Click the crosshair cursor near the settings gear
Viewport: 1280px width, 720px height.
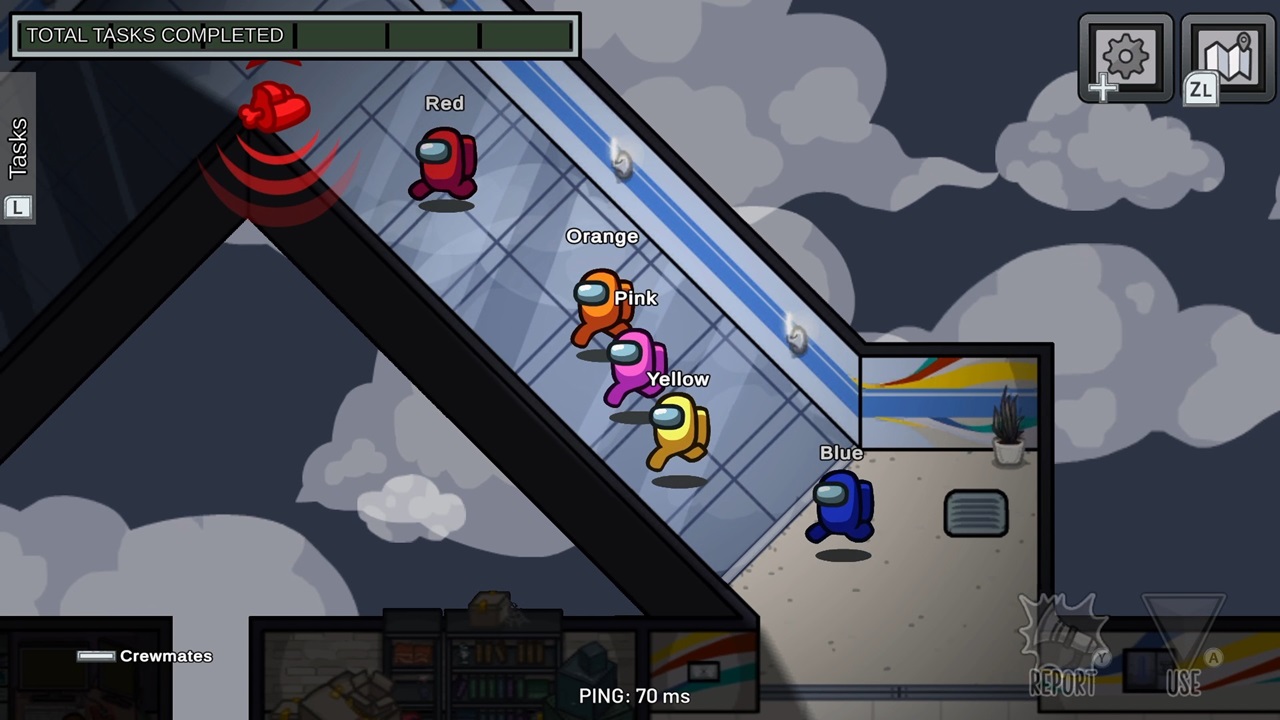pos(1104,89)
